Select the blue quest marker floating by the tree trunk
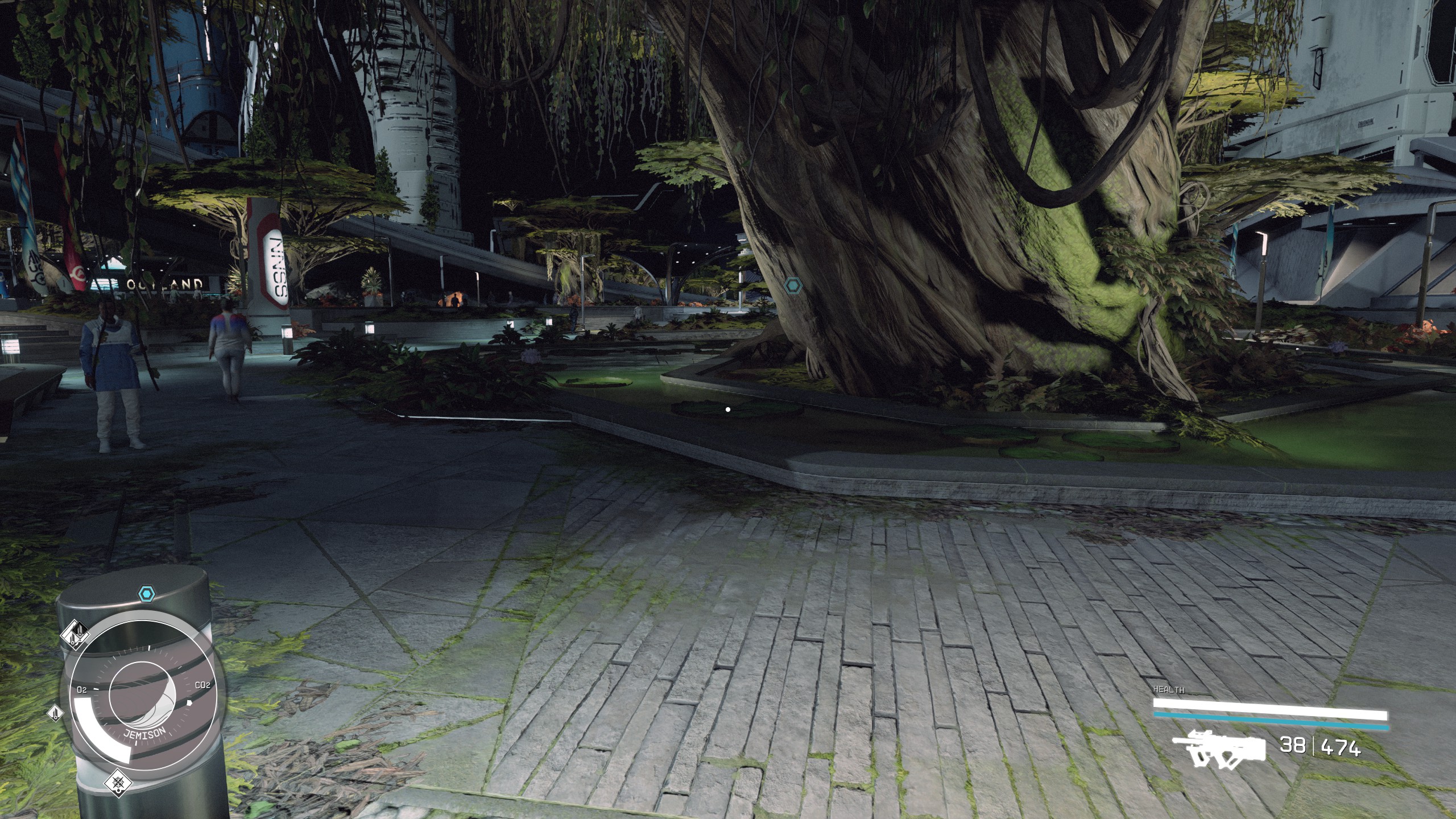 tap(792, 286)
